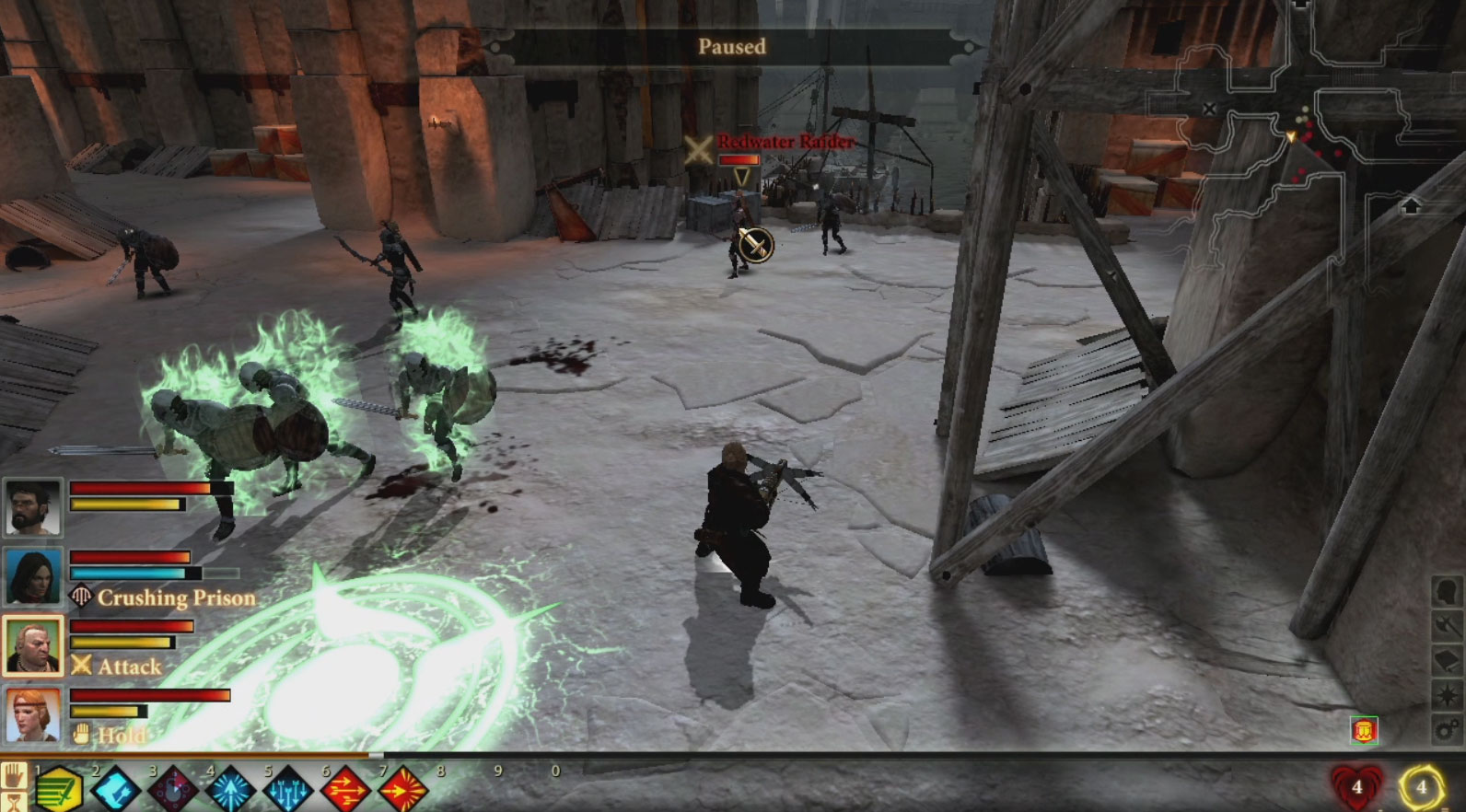
Task: Activate the blue downward arrows volley ability
Action: tap(288, 790)
